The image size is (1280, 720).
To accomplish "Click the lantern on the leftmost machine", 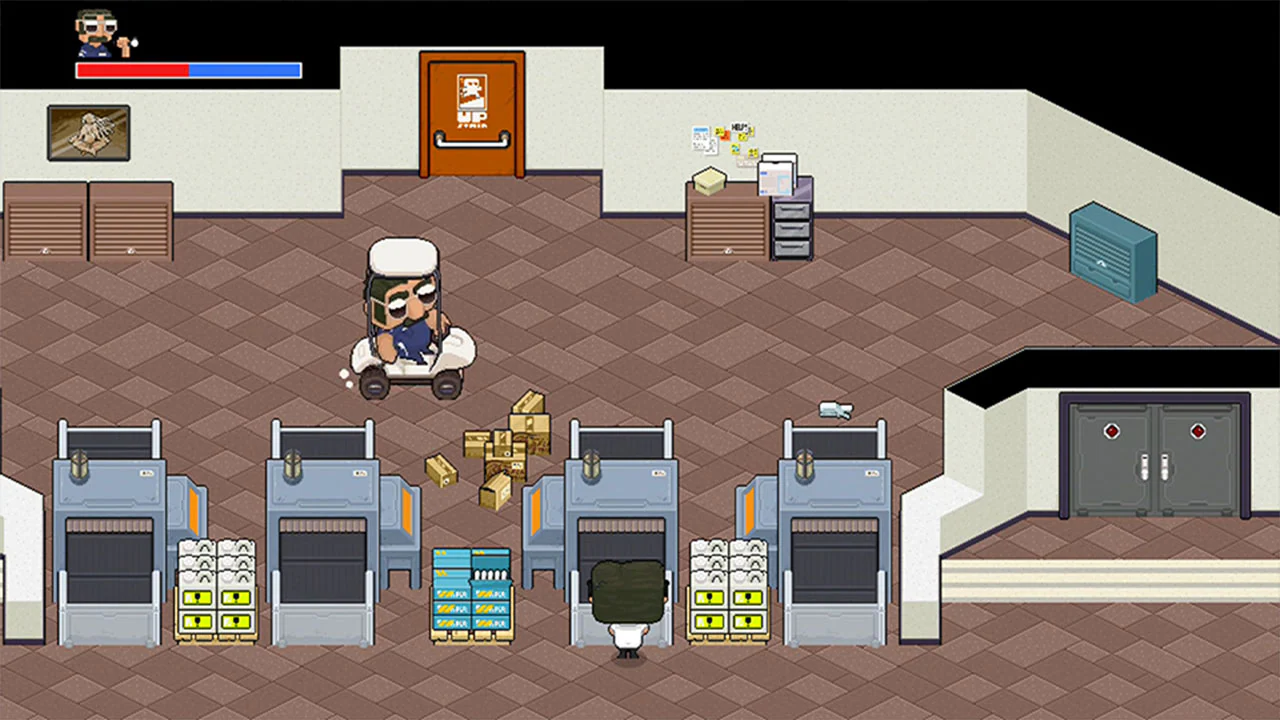I will (80, 460).
